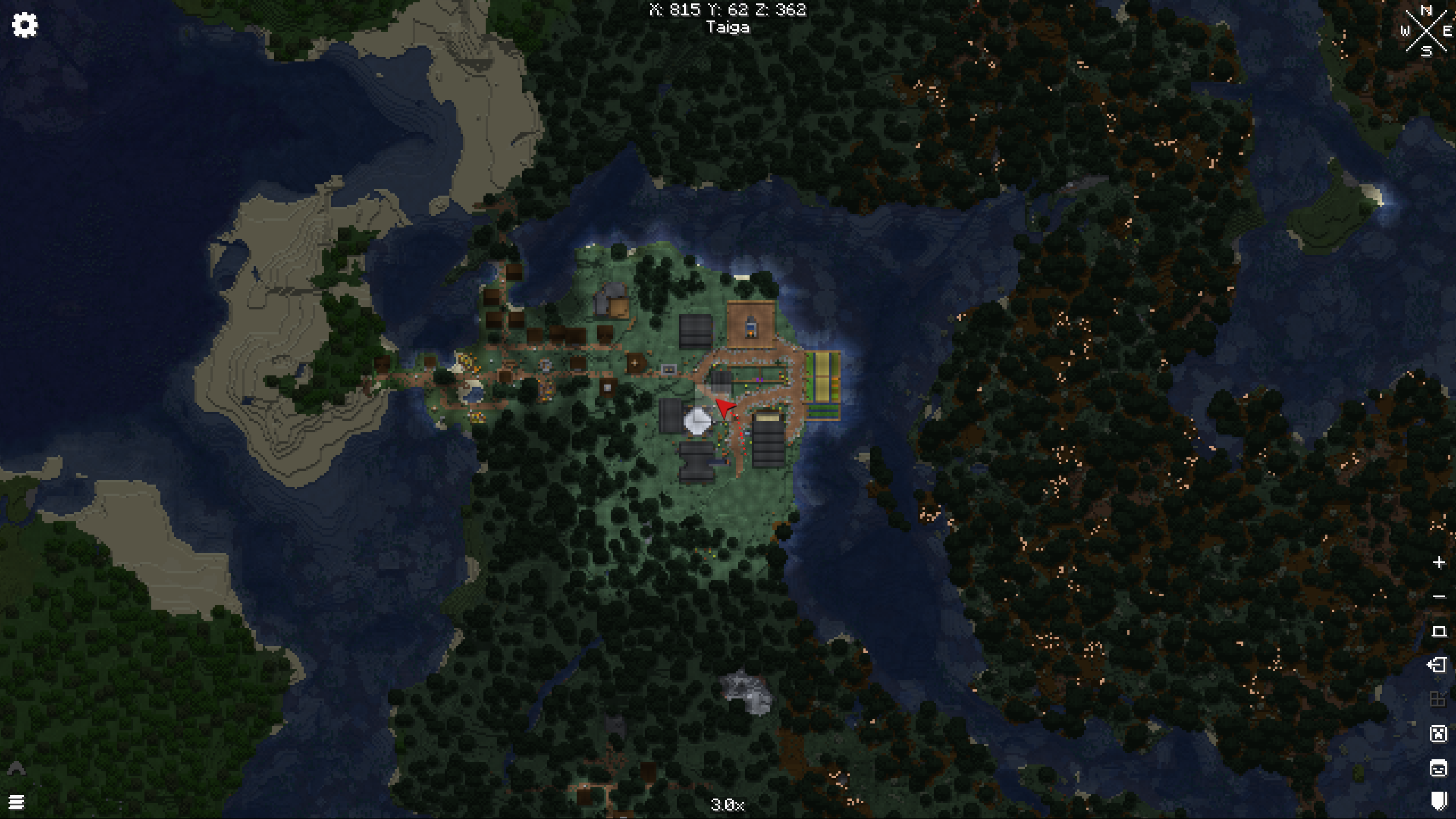The height and width of the screenshot is (819, 1456).
Task: Zoom out with the minus button
Action: pyautogui.click(x=1439, y=597)
